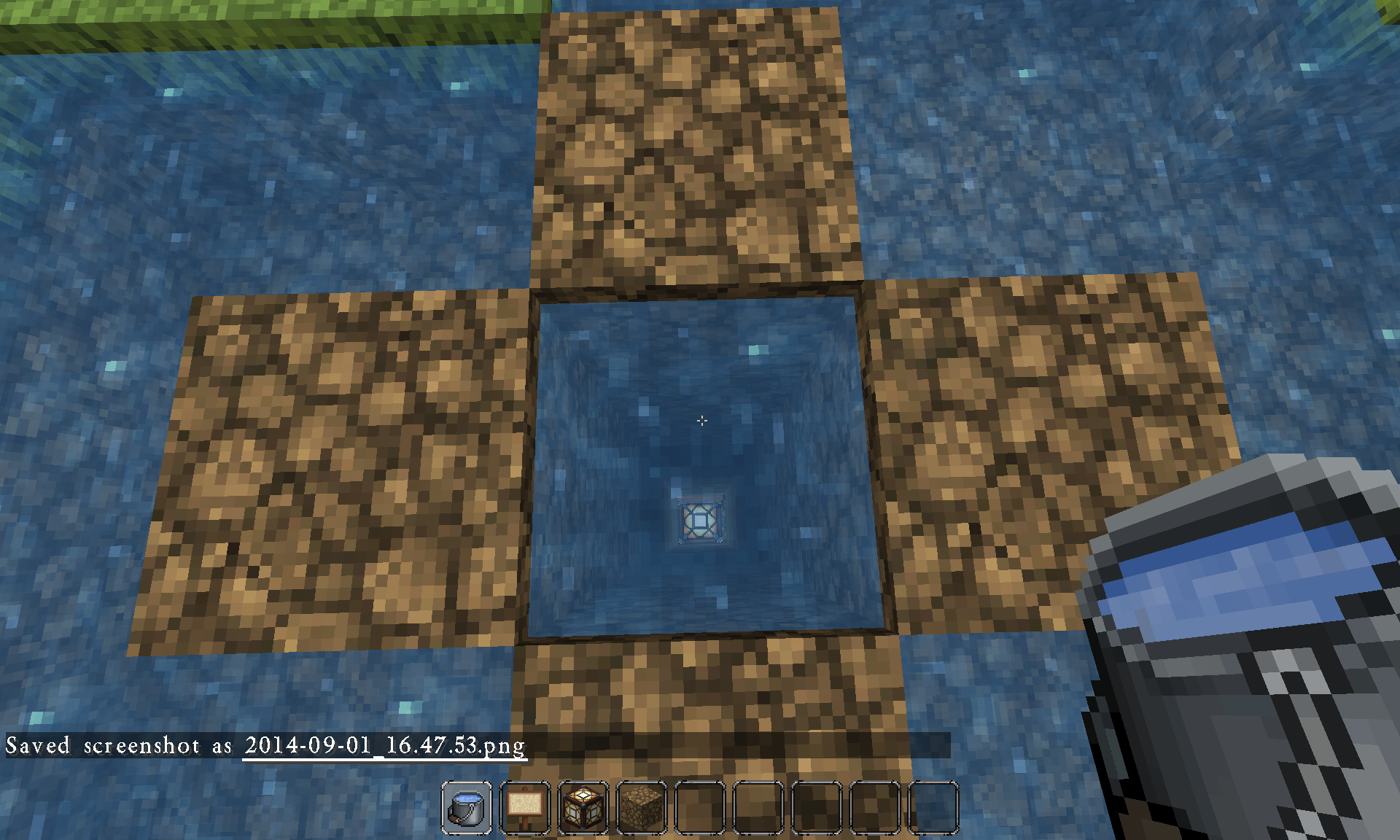Click the glowing redstone lamp underwater

coord(701,519)
